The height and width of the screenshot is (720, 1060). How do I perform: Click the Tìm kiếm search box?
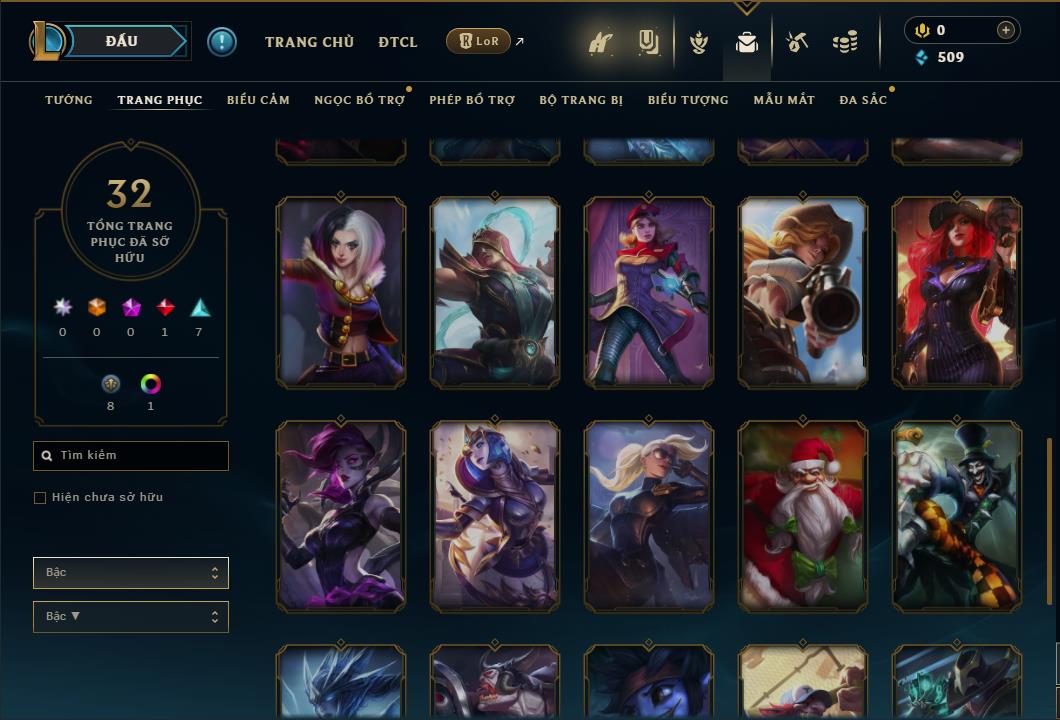131,456
